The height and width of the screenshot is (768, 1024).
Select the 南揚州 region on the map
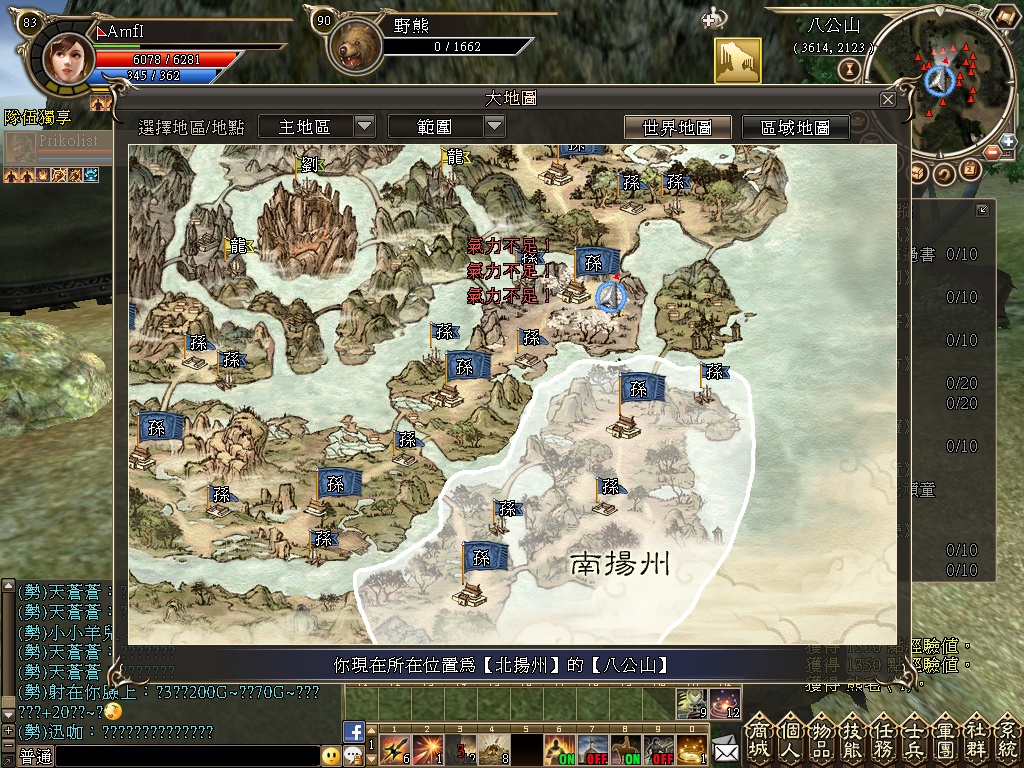[619, 565]
